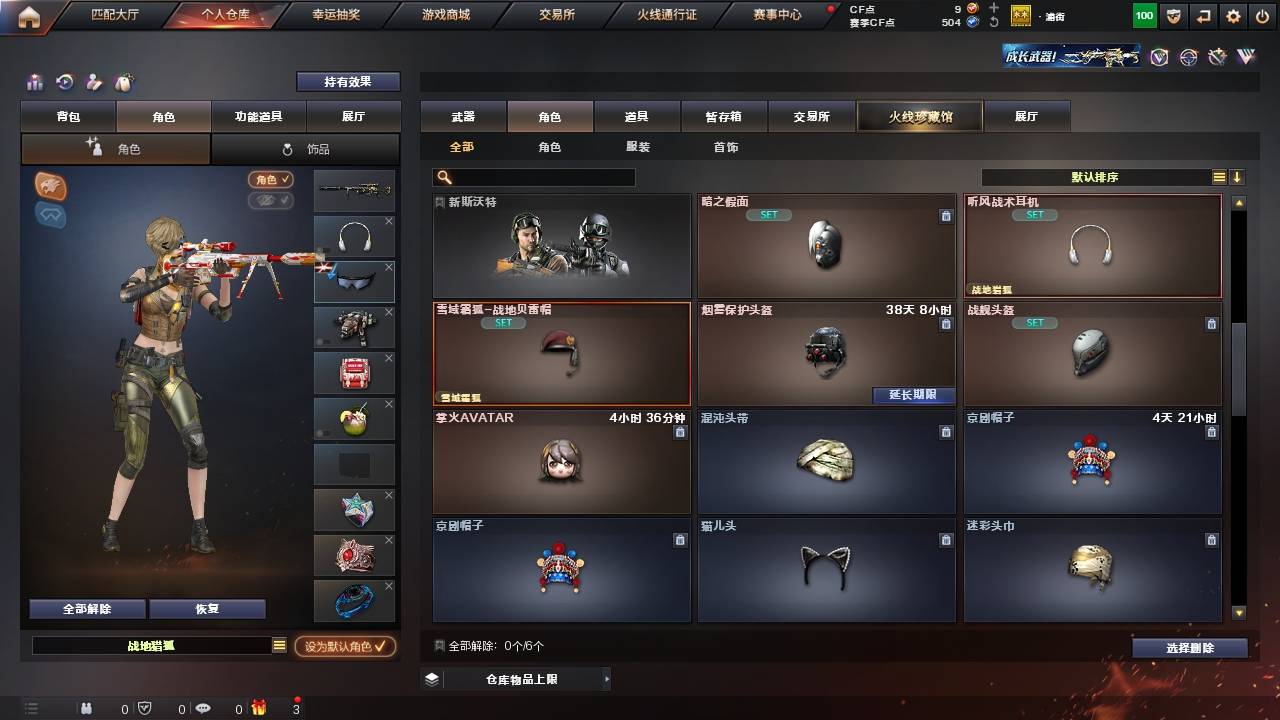Click the return arrow icon in title bar
Viewport: 1280px width, 720px height.
1203,15
